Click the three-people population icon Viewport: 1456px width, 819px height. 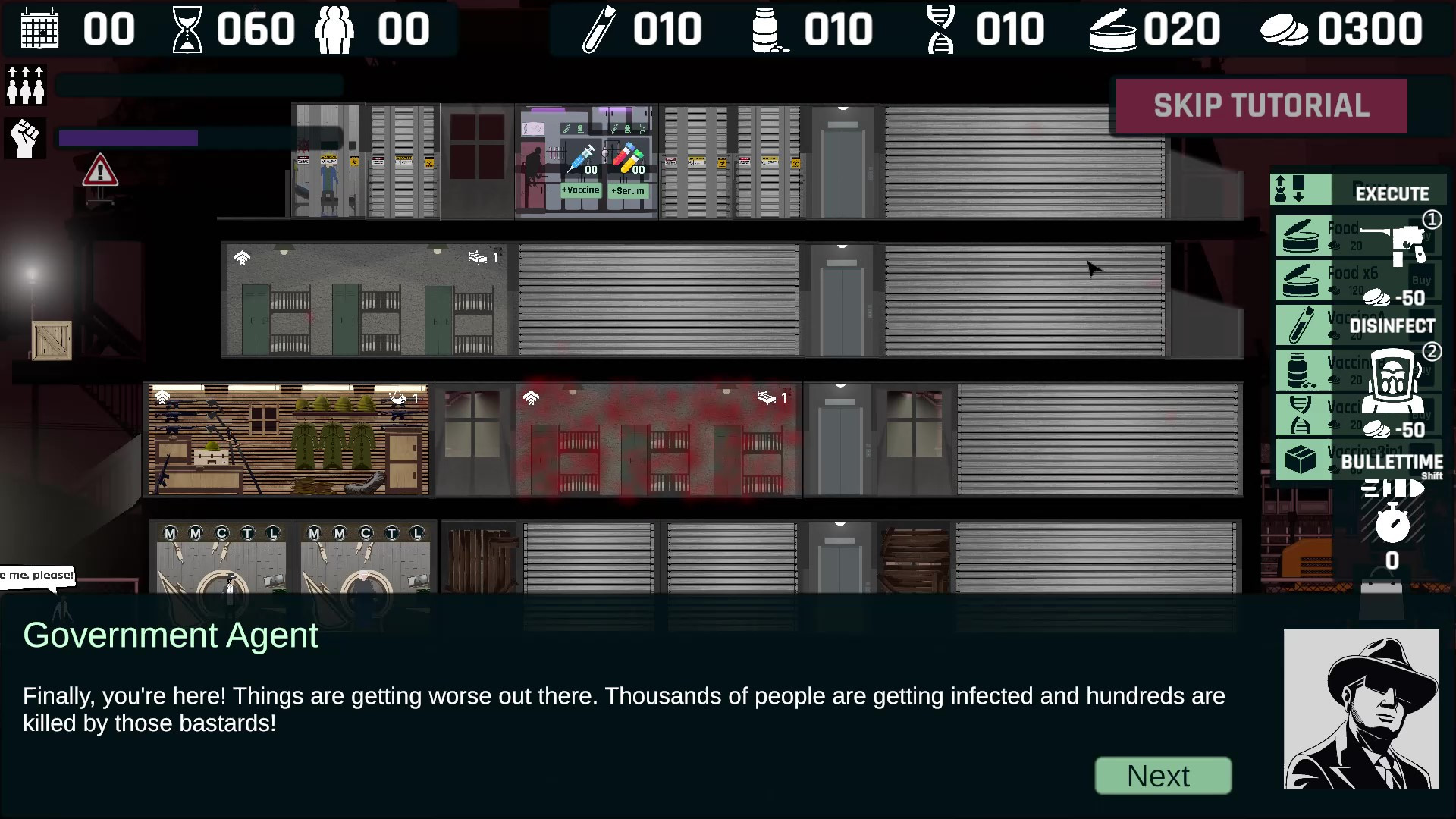pos(26,85)
